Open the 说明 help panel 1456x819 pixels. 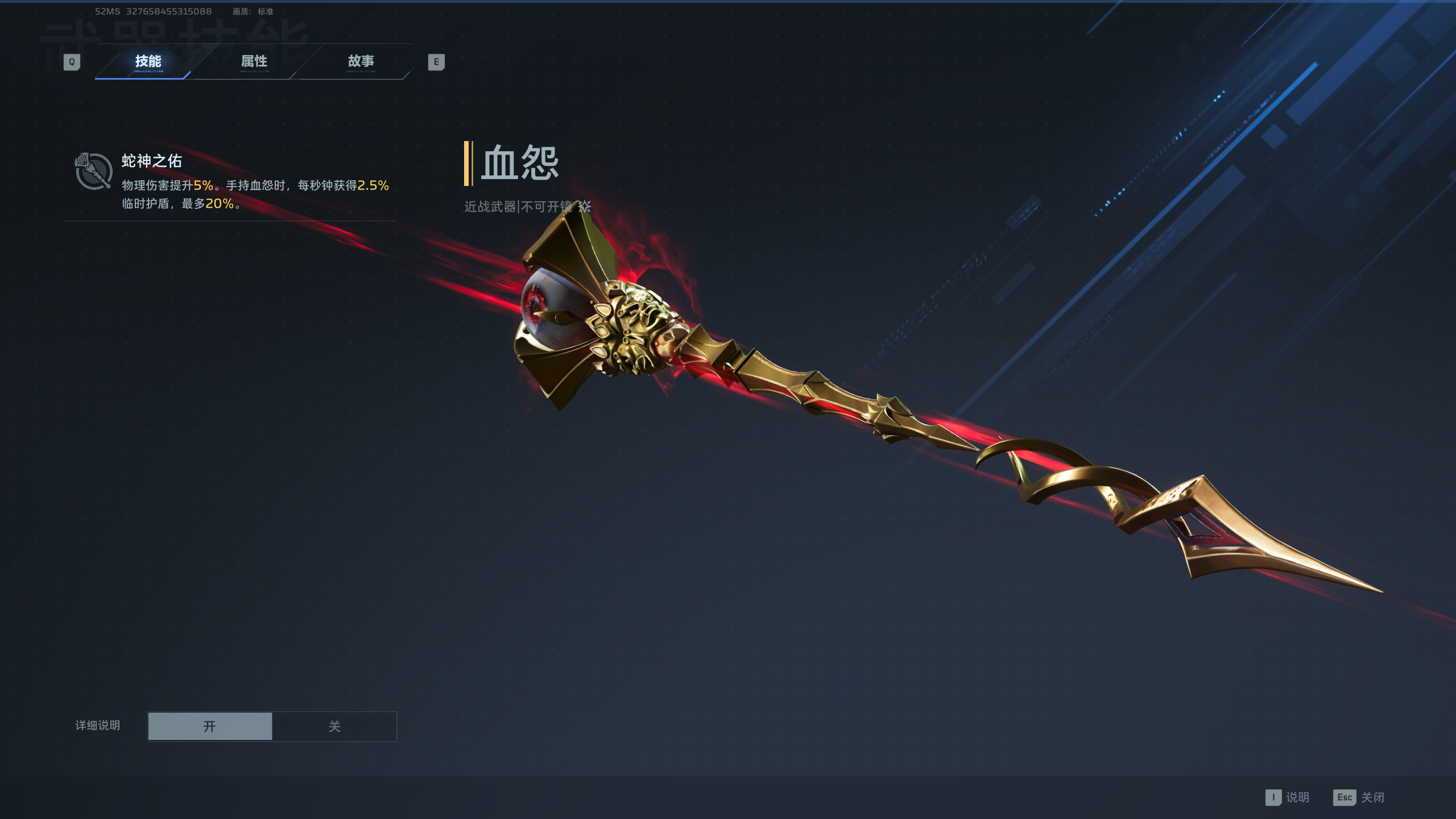tap(1288, 797)
